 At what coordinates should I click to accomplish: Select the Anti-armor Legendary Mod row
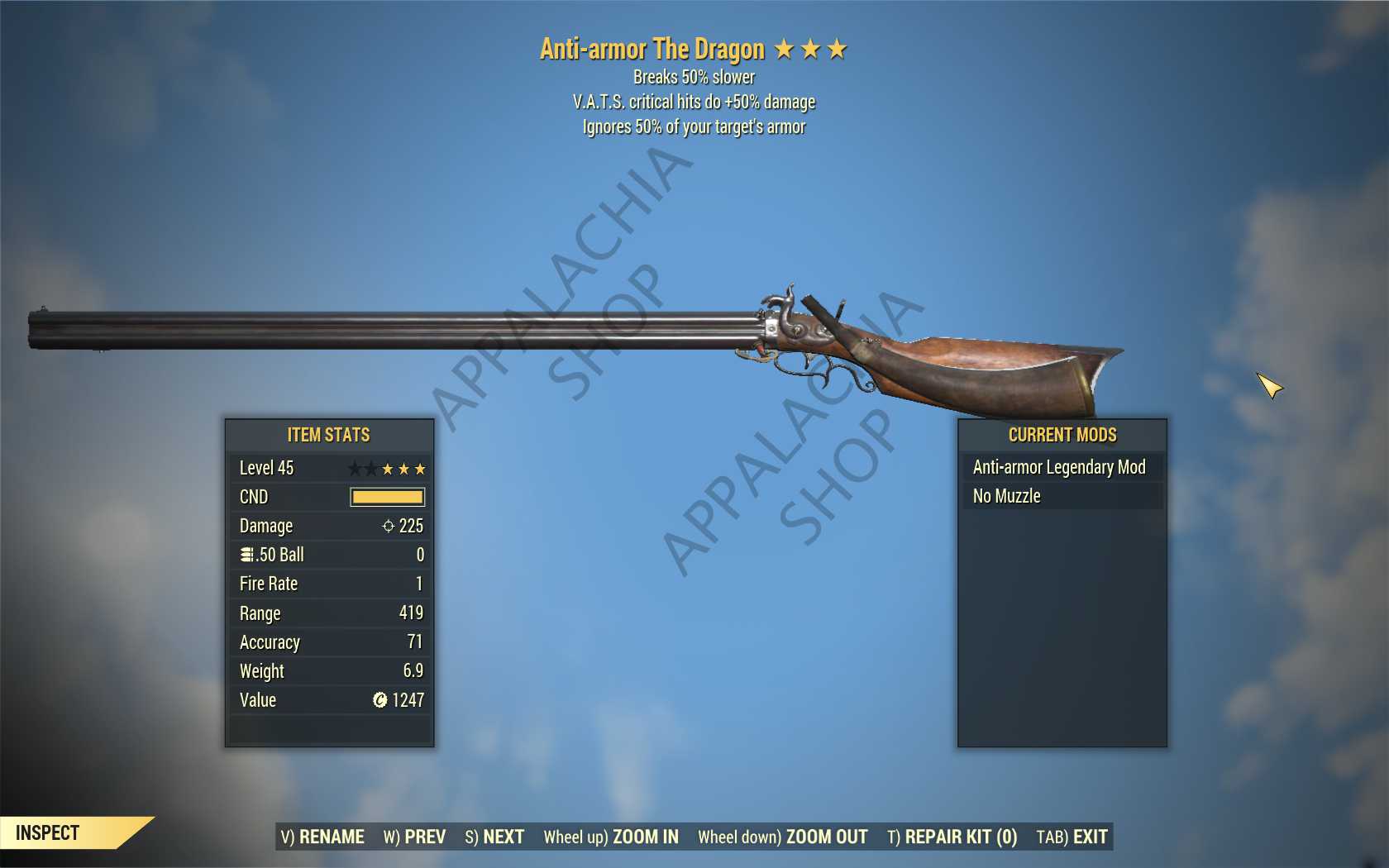click(1062, 467)
